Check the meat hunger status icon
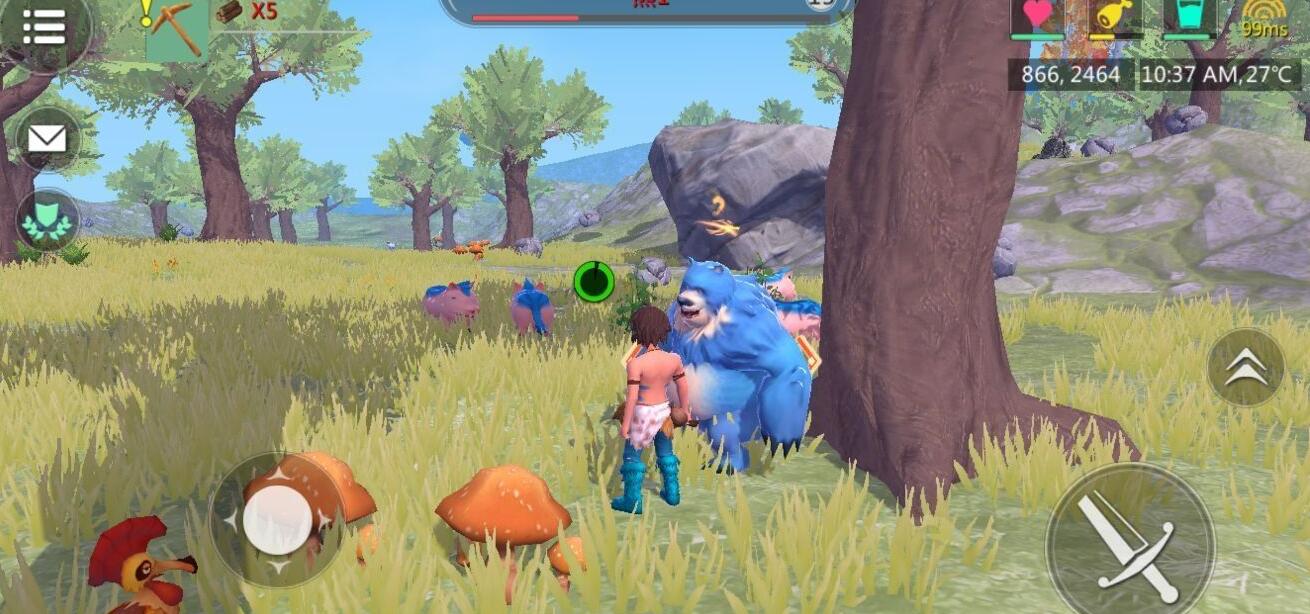This screenshot has height=614, width=1310. (x=1115, y=17)
